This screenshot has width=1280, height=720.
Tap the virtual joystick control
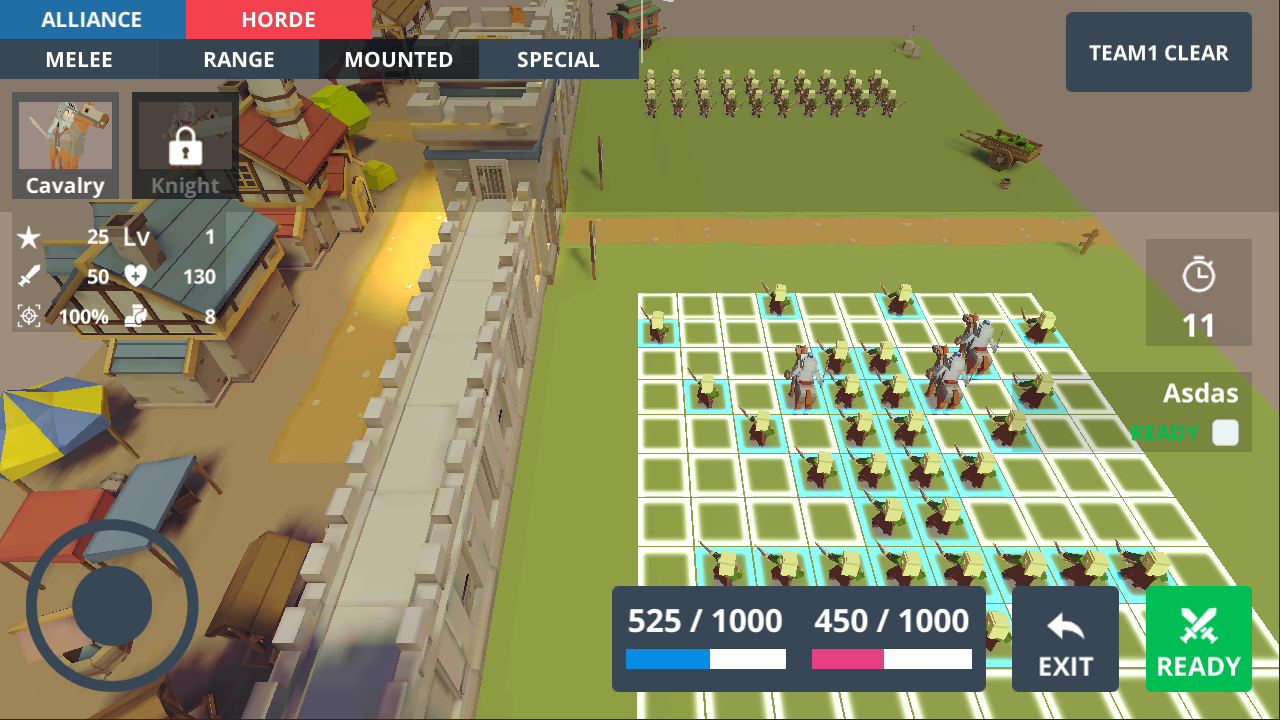point(113,605)
